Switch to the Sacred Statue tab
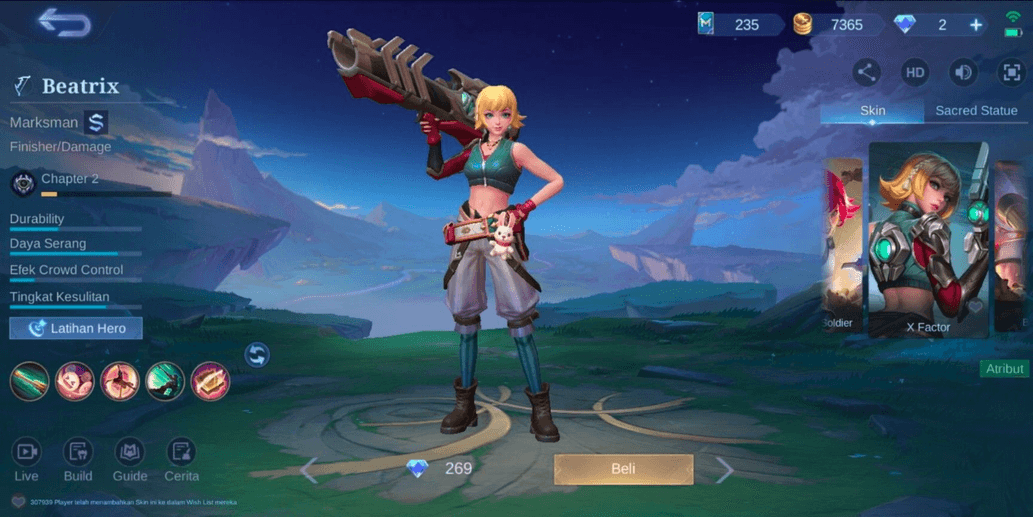 [x=975, y=111]
